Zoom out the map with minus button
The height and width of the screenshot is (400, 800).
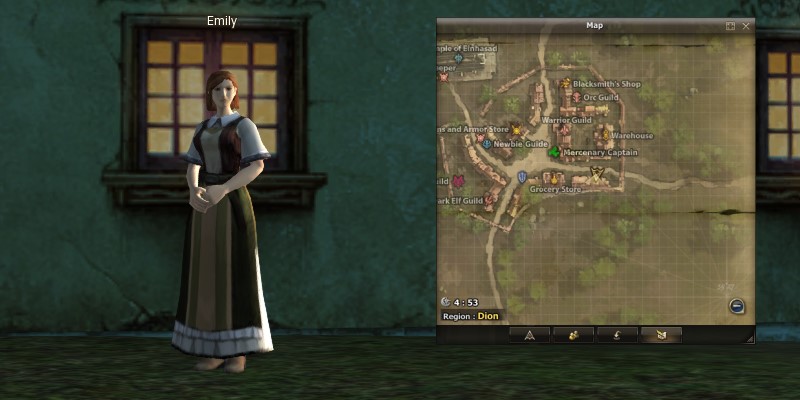click(x=736, y=306)
